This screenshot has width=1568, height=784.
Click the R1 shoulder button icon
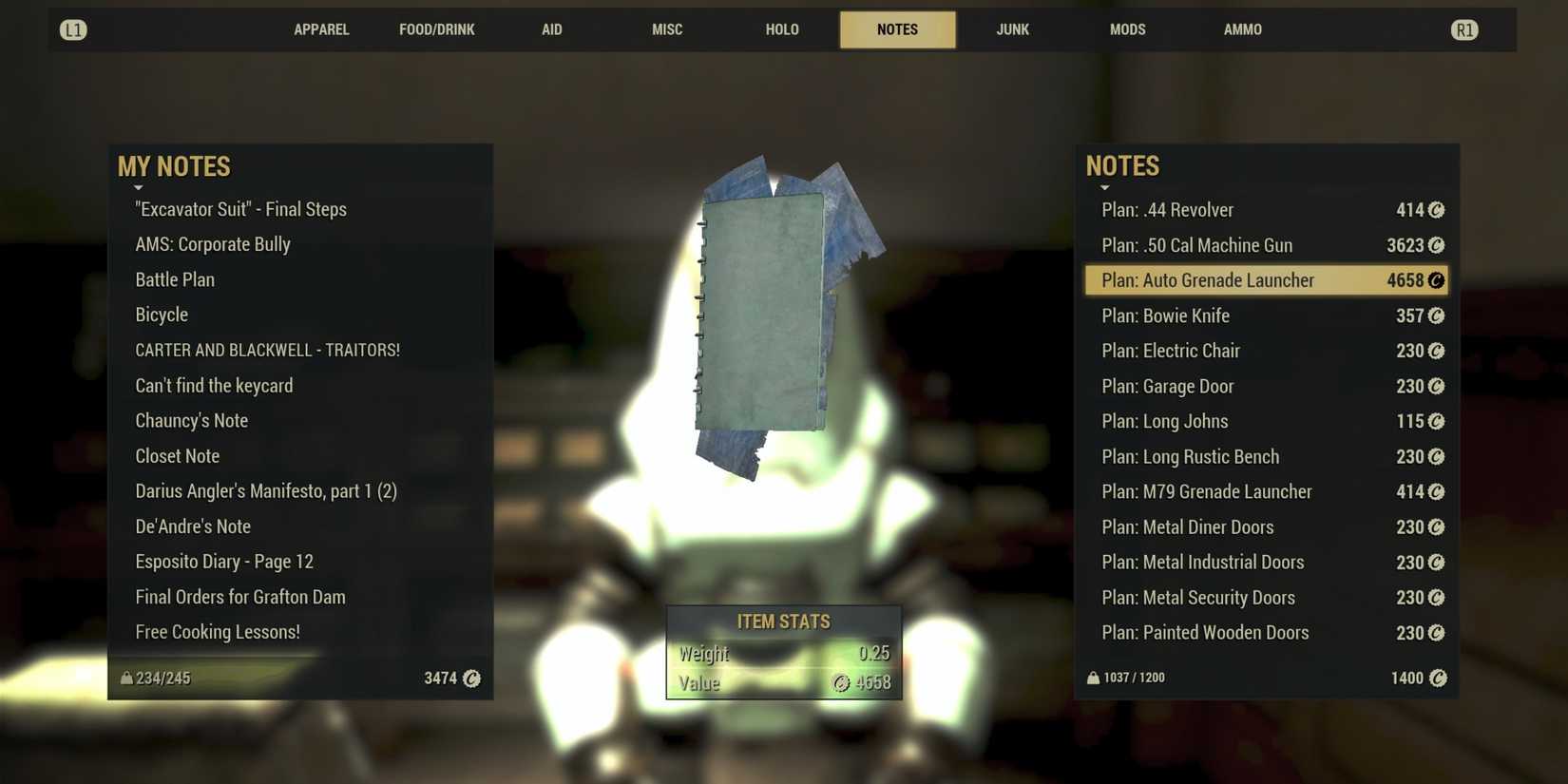(1463, 29)
